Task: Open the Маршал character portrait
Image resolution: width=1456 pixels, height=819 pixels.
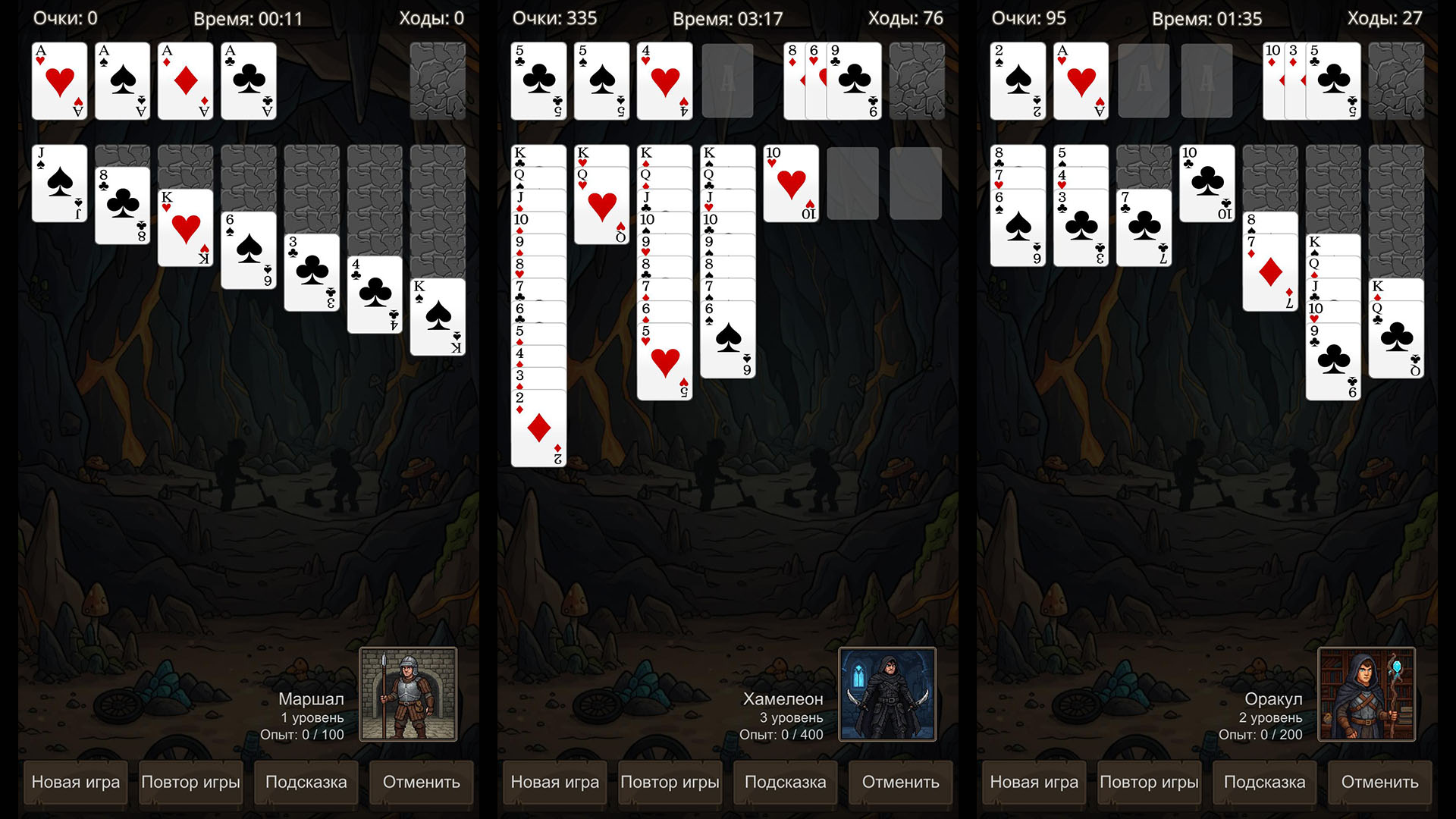Action: pyautogui.click(x=409, y=694)
